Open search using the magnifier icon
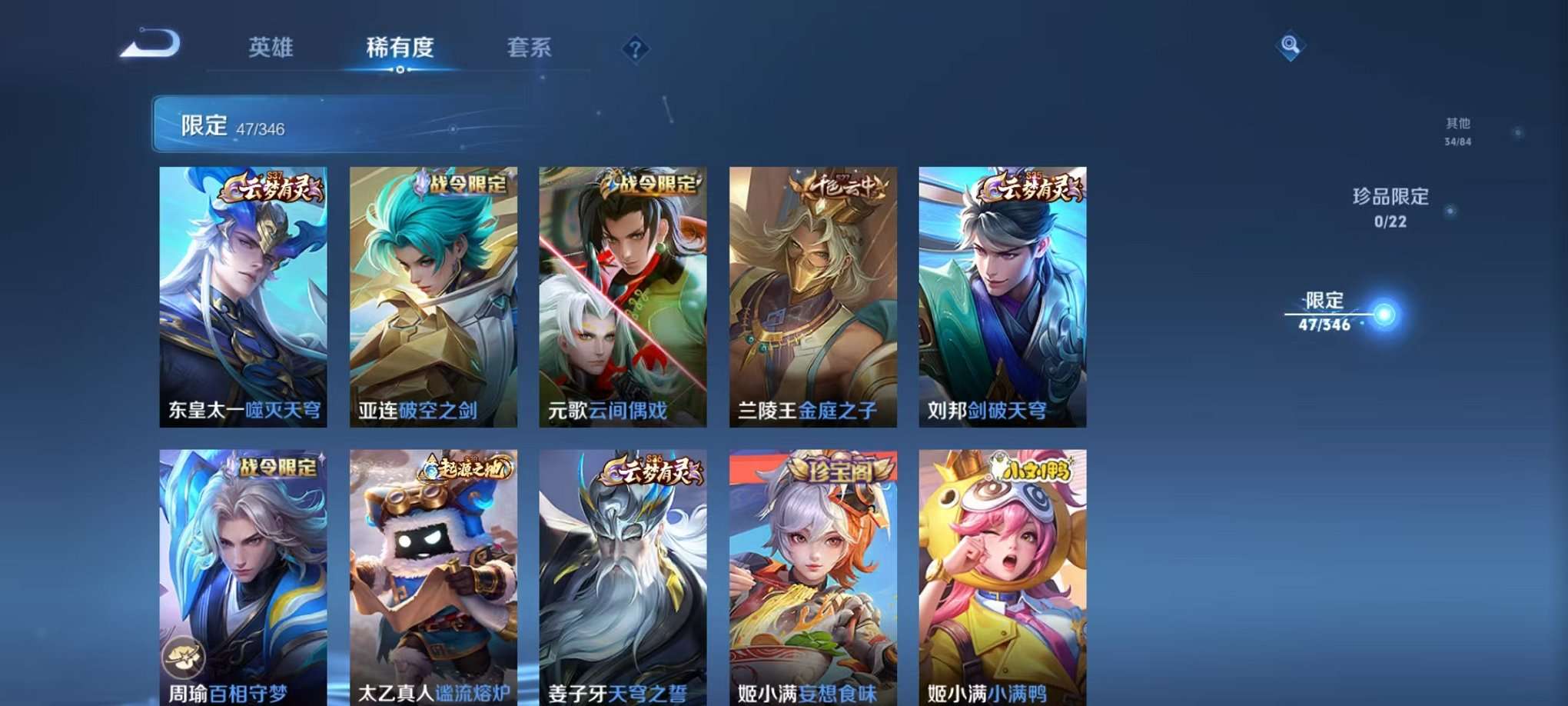The width and height of the screenshot is (1568, 706). pos(1291,46)
